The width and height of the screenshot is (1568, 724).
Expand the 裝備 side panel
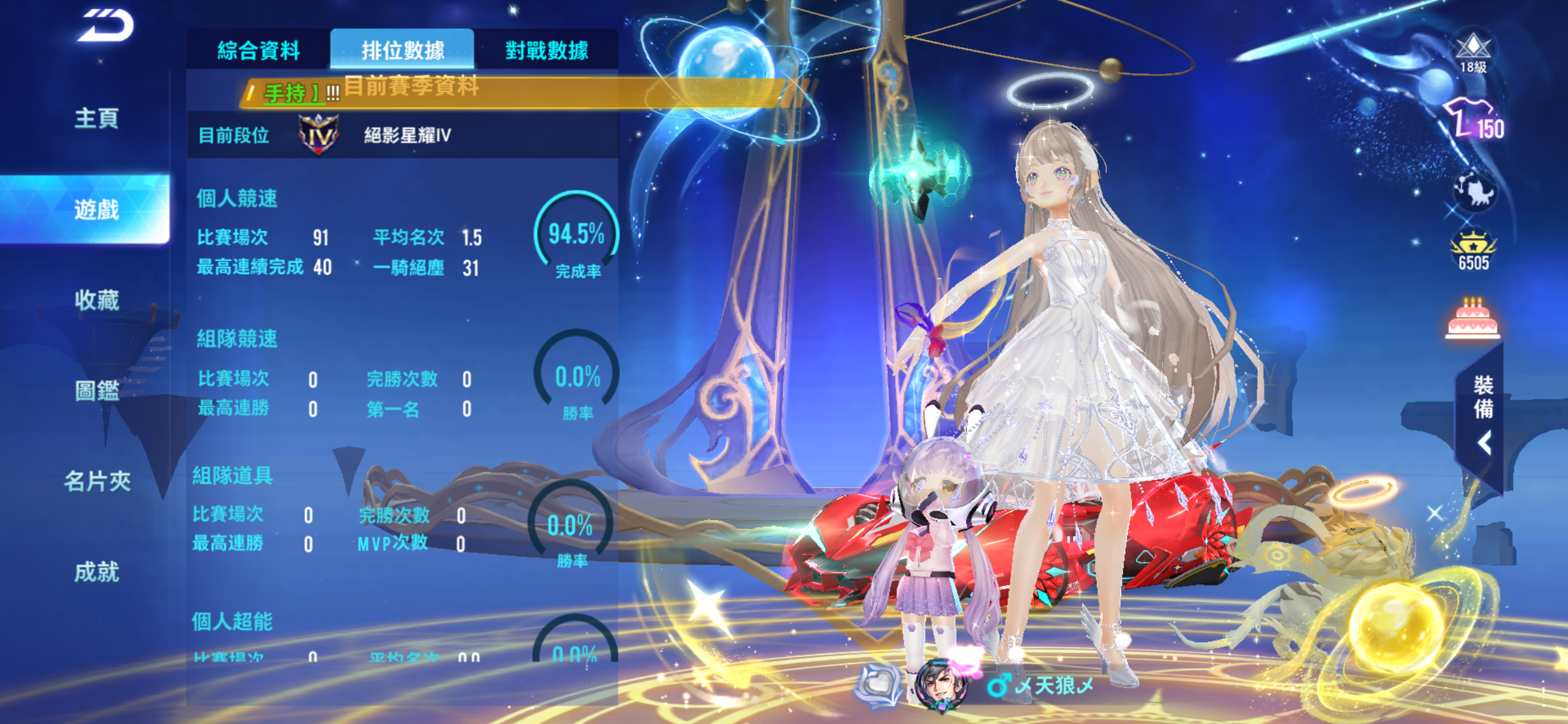click(1482, 415)
